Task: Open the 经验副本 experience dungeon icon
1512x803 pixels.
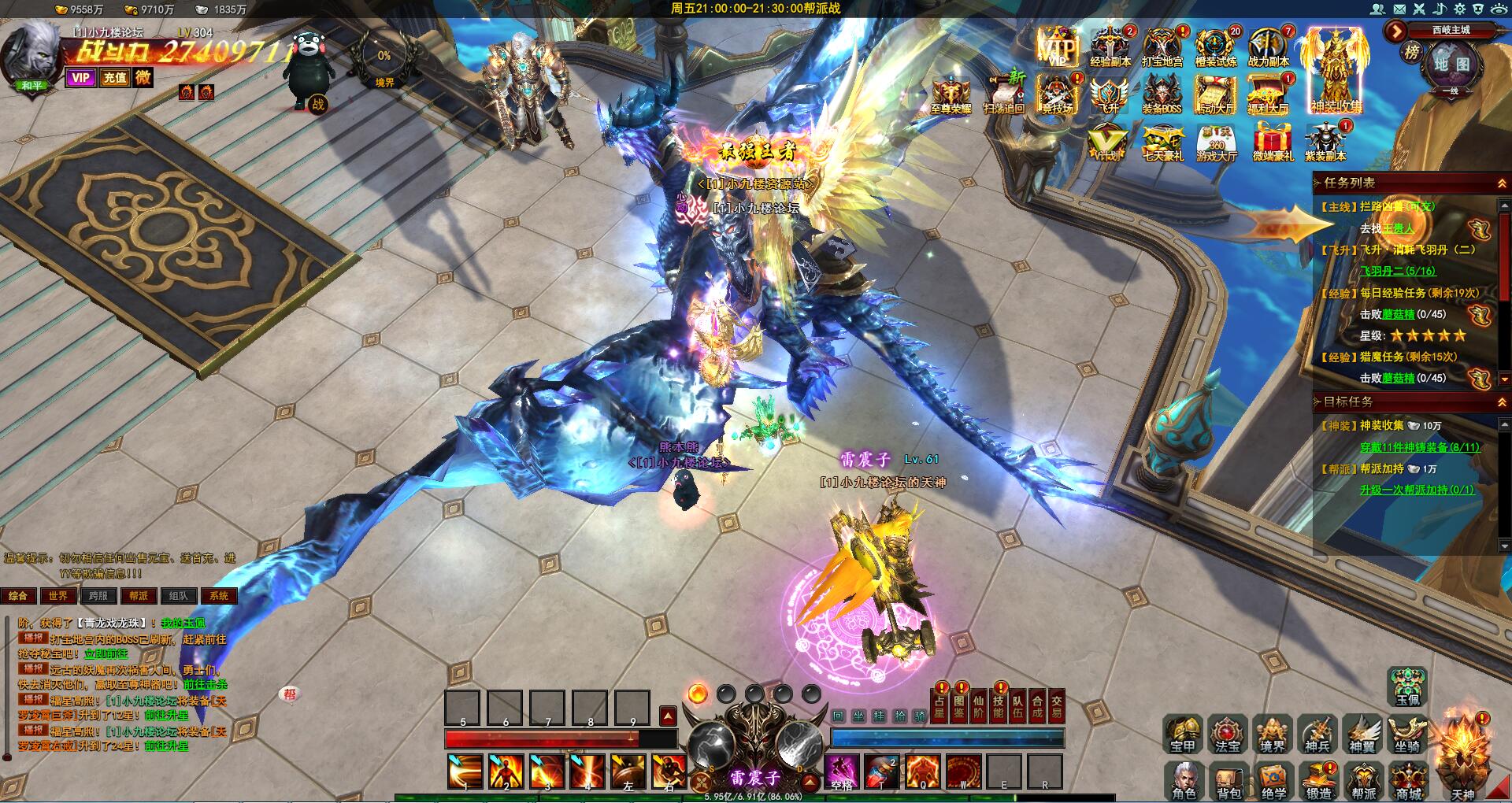Action: [x=1110, y=46]
